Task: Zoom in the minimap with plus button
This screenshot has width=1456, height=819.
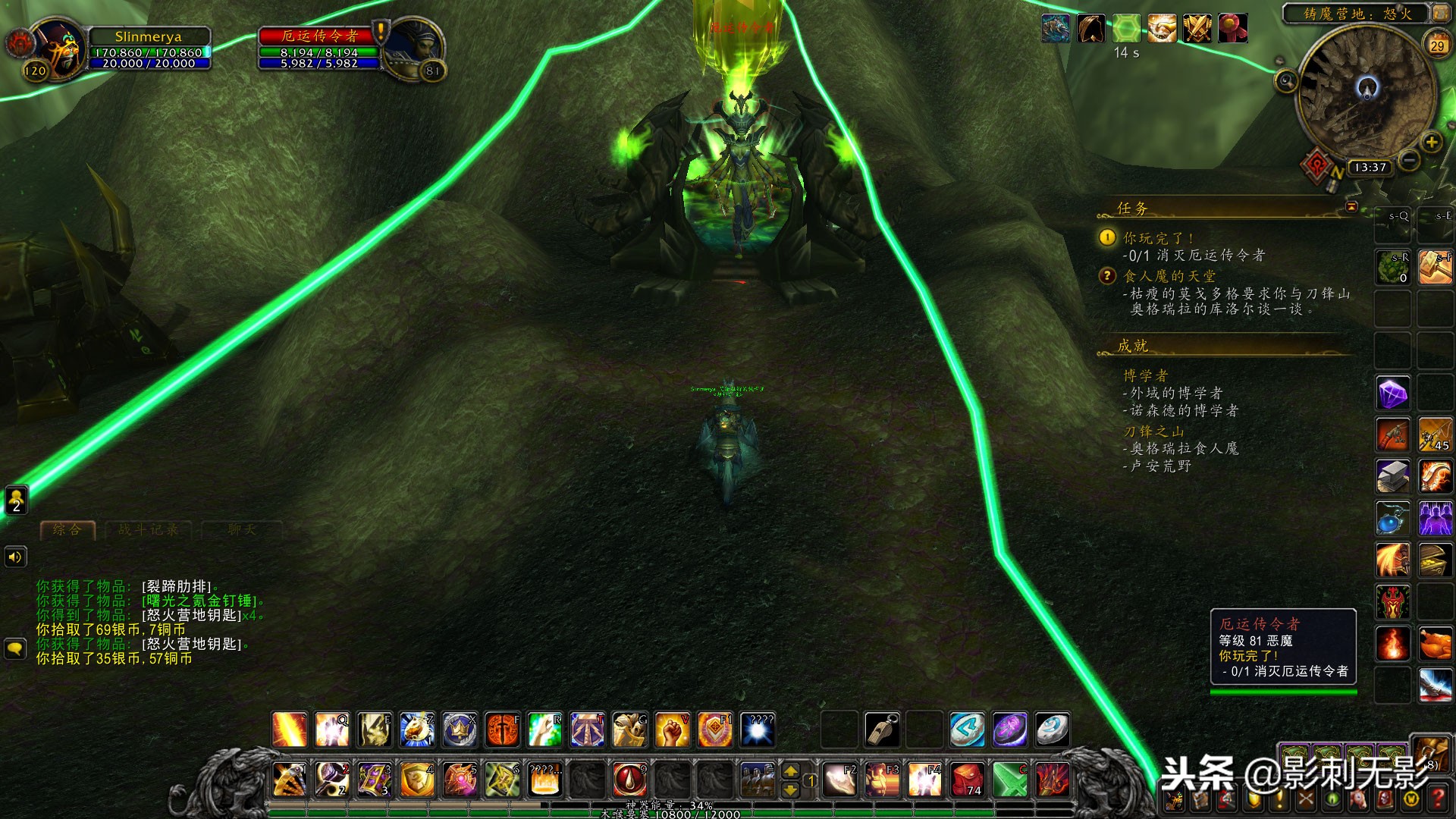Action: [1430, 142]
